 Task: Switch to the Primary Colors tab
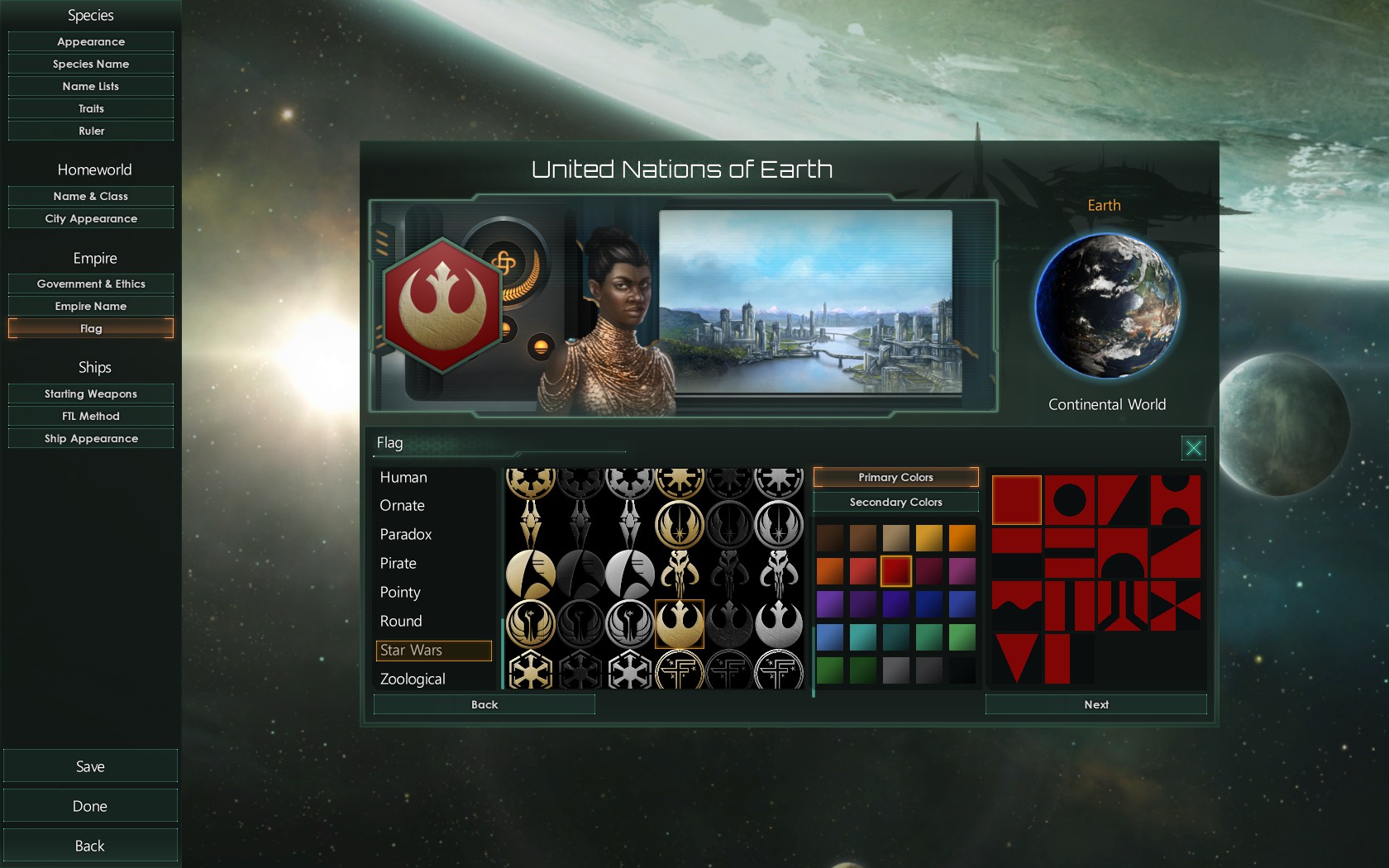click(895, 477)
